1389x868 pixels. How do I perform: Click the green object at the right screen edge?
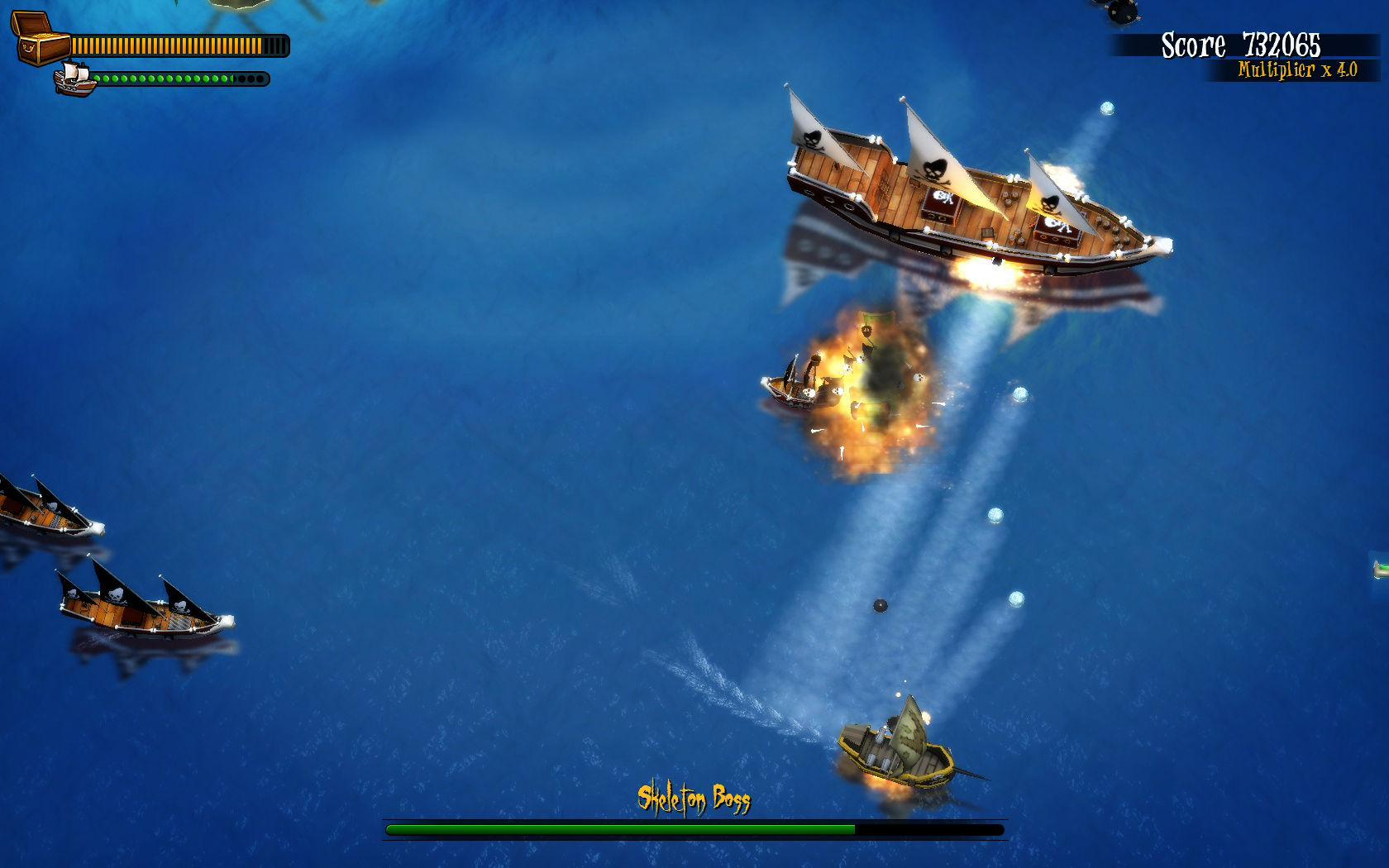(1382, 569)
